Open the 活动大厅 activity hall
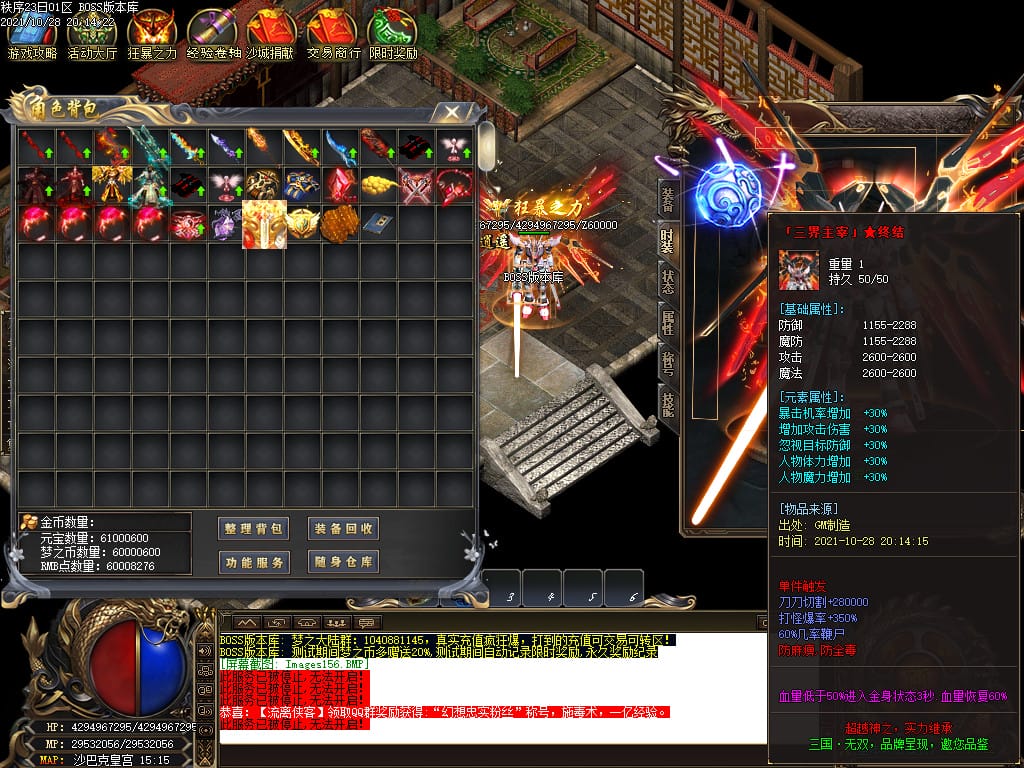Viewport: 1024px width, 768px height. [92, 35]
